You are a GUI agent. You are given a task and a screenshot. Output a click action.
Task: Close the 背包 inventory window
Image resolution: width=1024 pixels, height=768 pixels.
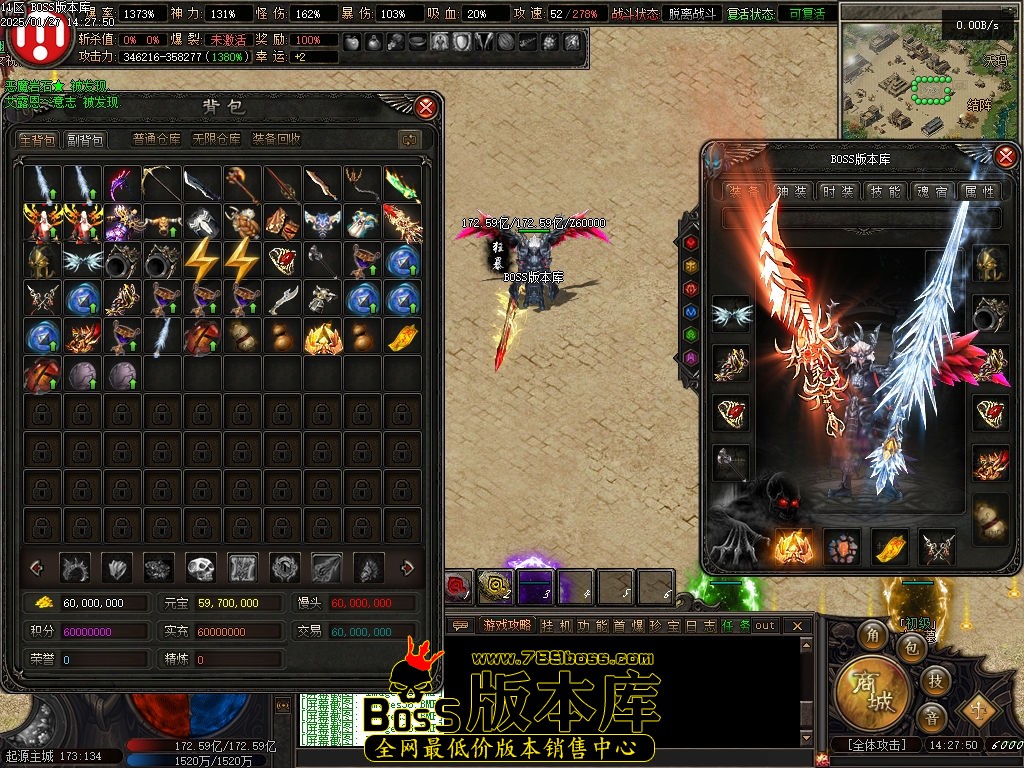coord(426,107)
